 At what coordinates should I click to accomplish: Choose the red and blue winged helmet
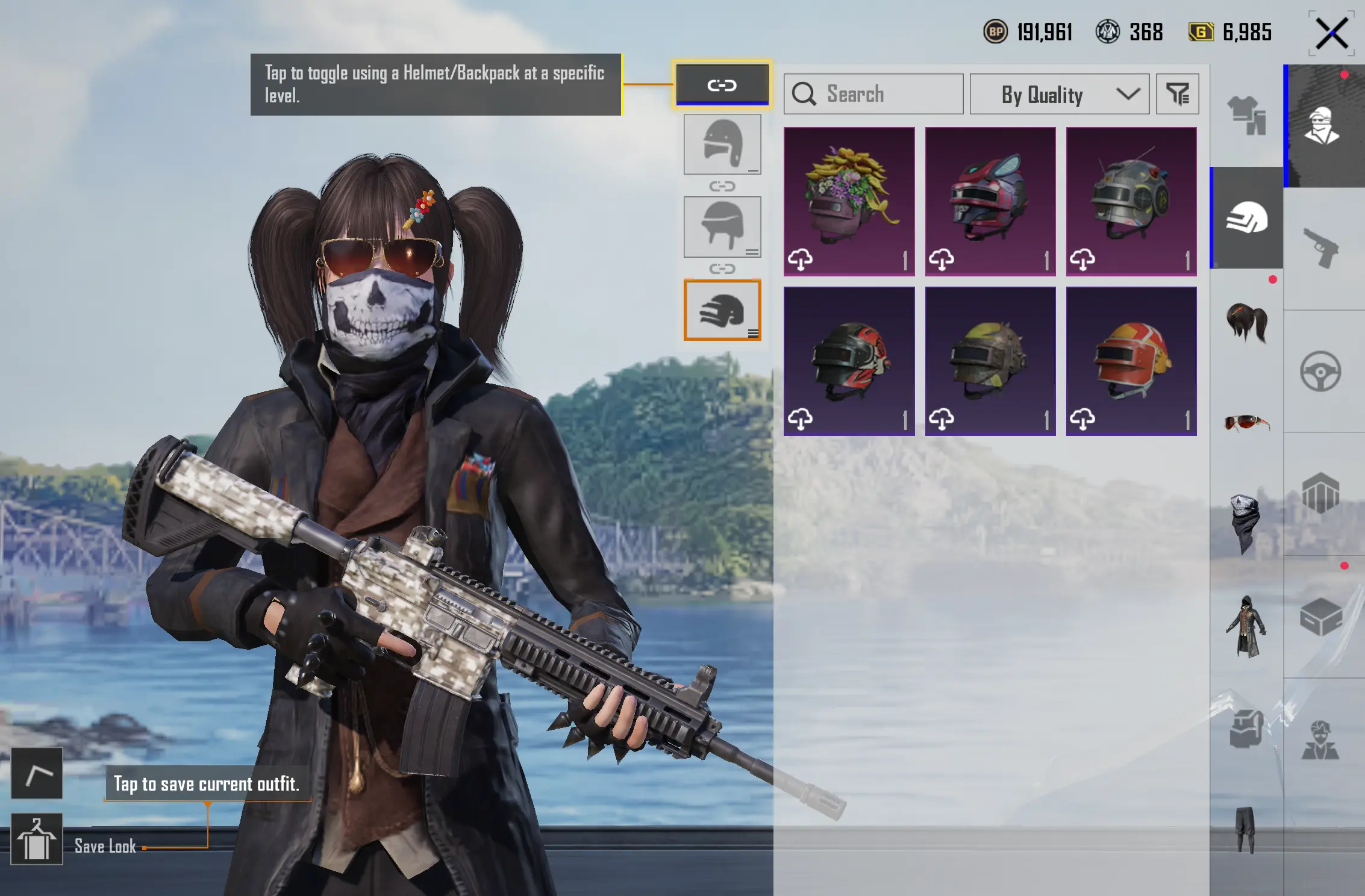tap(990, 201)
